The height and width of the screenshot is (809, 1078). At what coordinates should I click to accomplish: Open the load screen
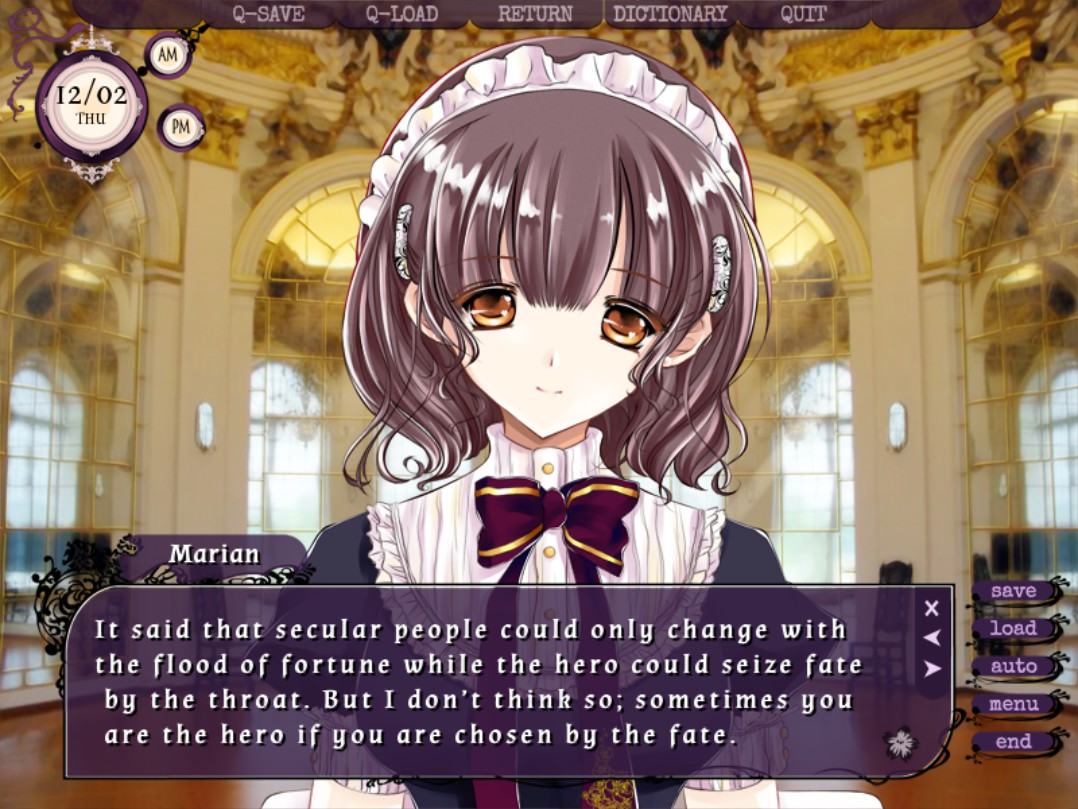(1013, 629)
